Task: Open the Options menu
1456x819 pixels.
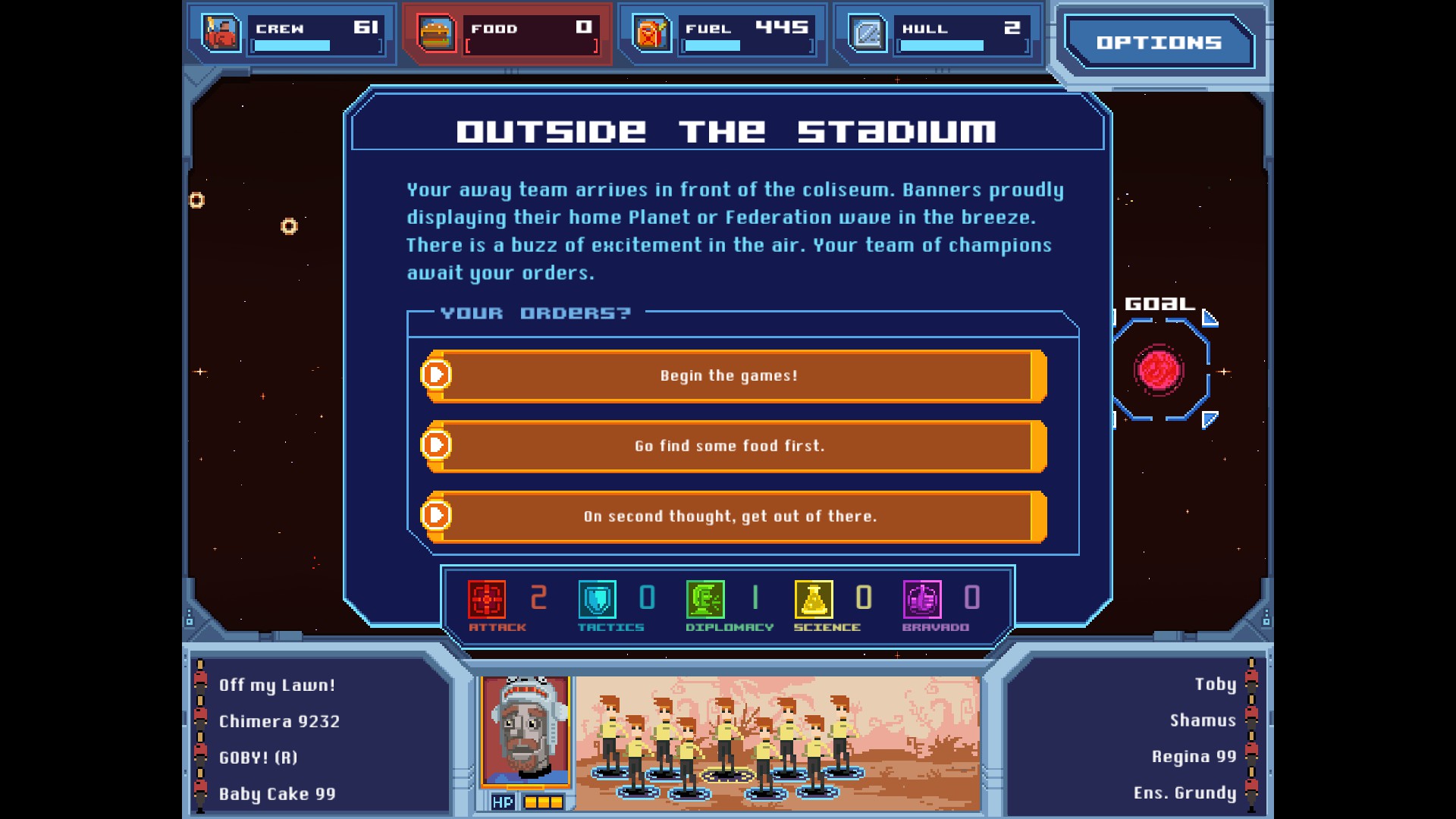Action: tap(1159, 42)
